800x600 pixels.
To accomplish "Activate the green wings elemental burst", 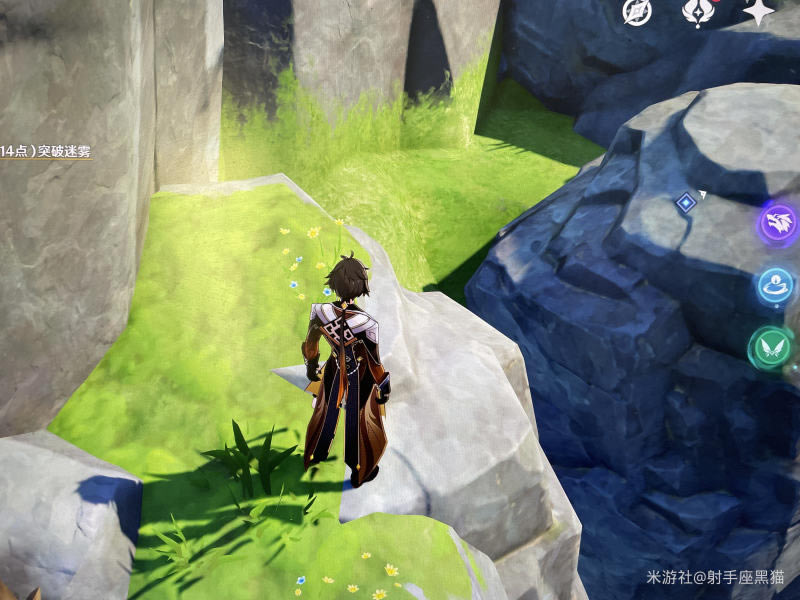I will [771, 348].
